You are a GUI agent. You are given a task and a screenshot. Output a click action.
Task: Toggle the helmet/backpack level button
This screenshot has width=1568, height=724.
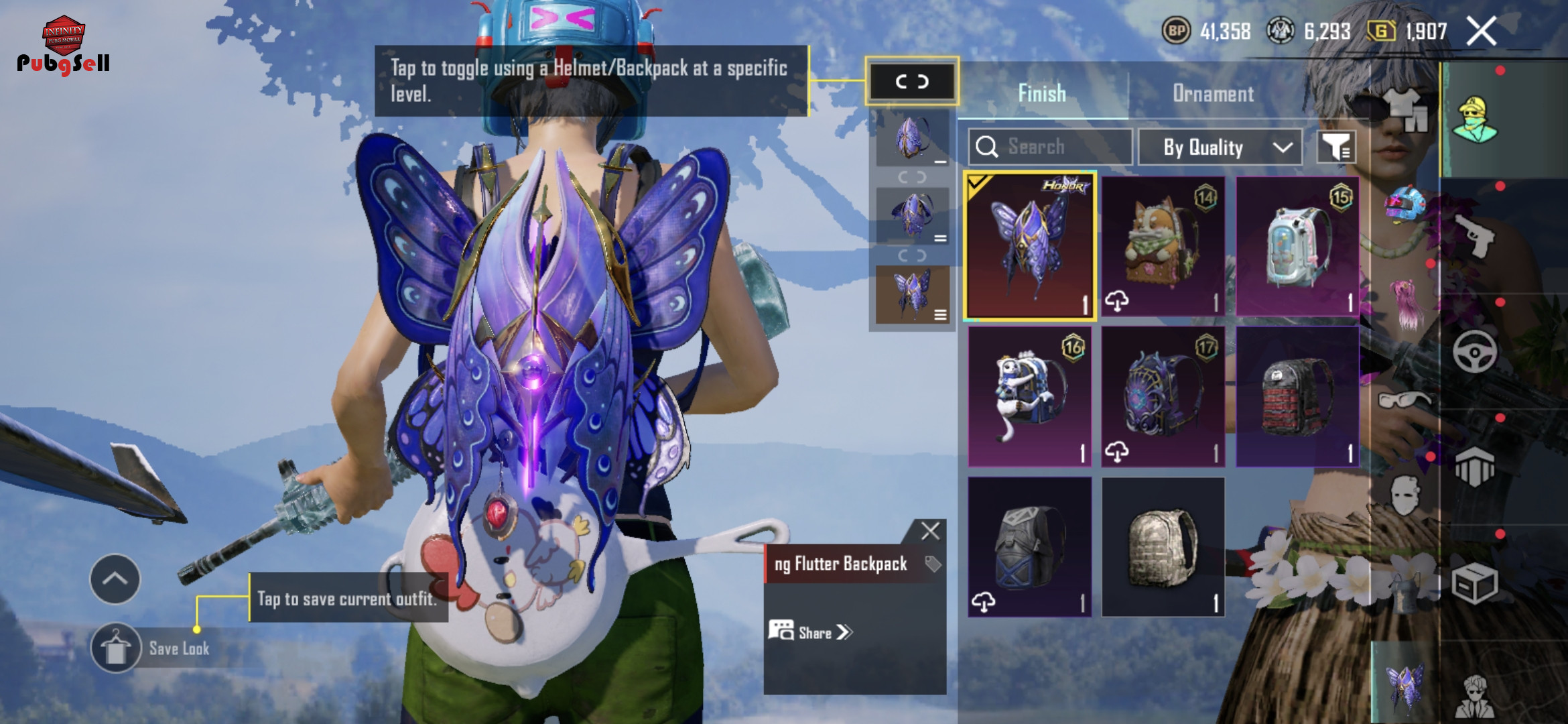(912, 82)
